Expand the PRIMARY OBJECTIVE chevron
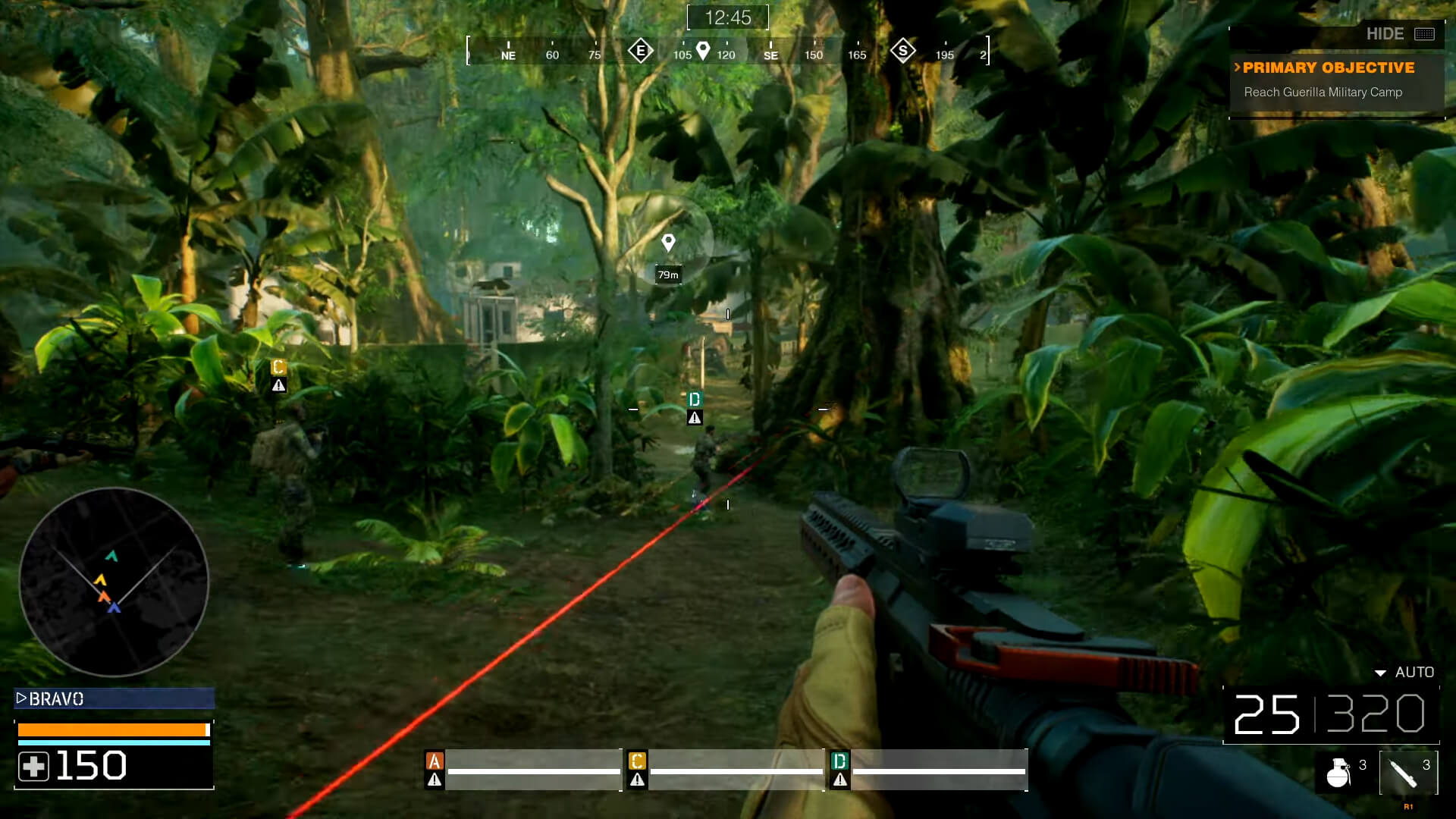The width and height of the screenshot is (1456, 819). tap(1239, 67)
